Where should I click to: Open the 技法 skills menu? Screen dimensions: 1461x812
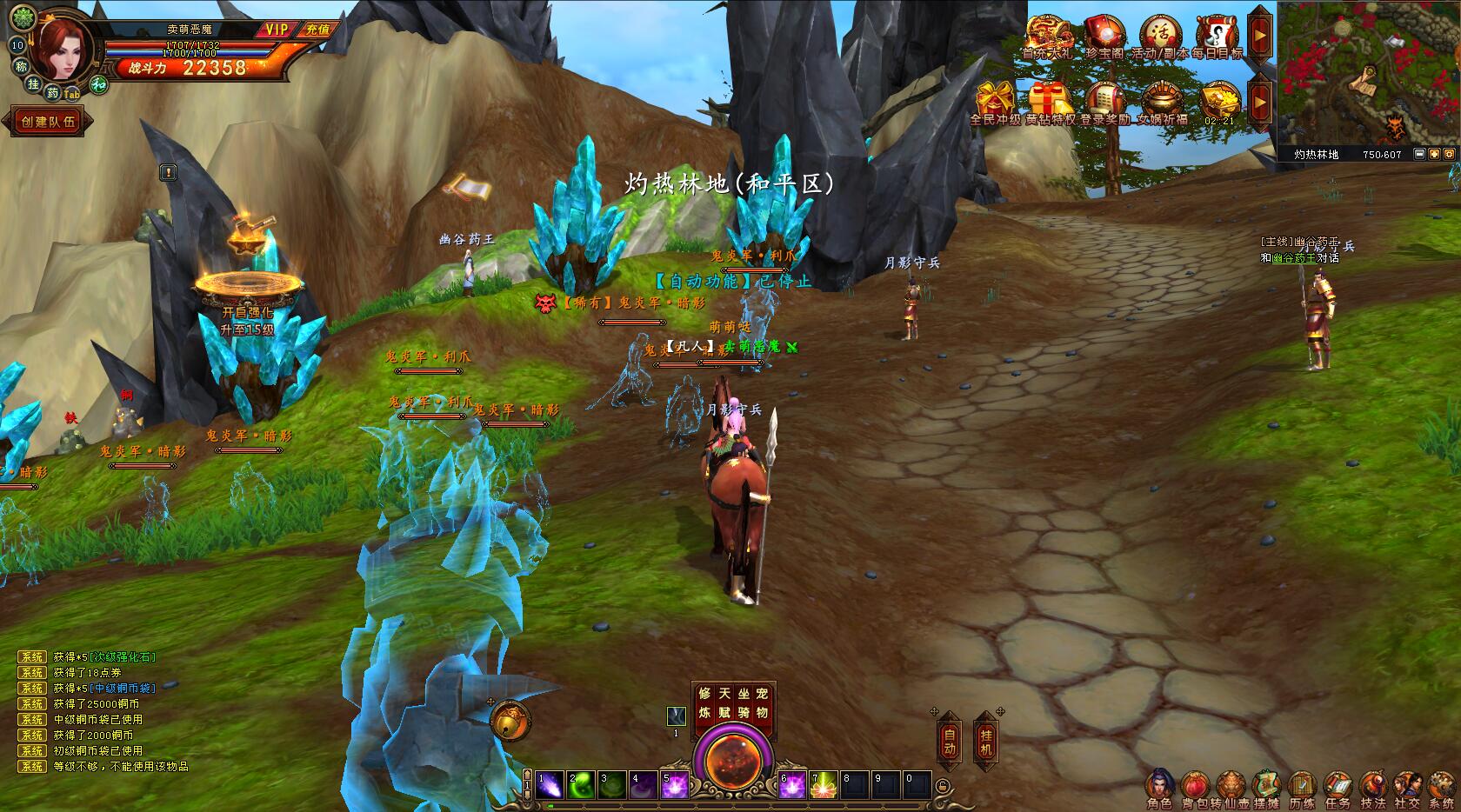(x=1373, y=788)
